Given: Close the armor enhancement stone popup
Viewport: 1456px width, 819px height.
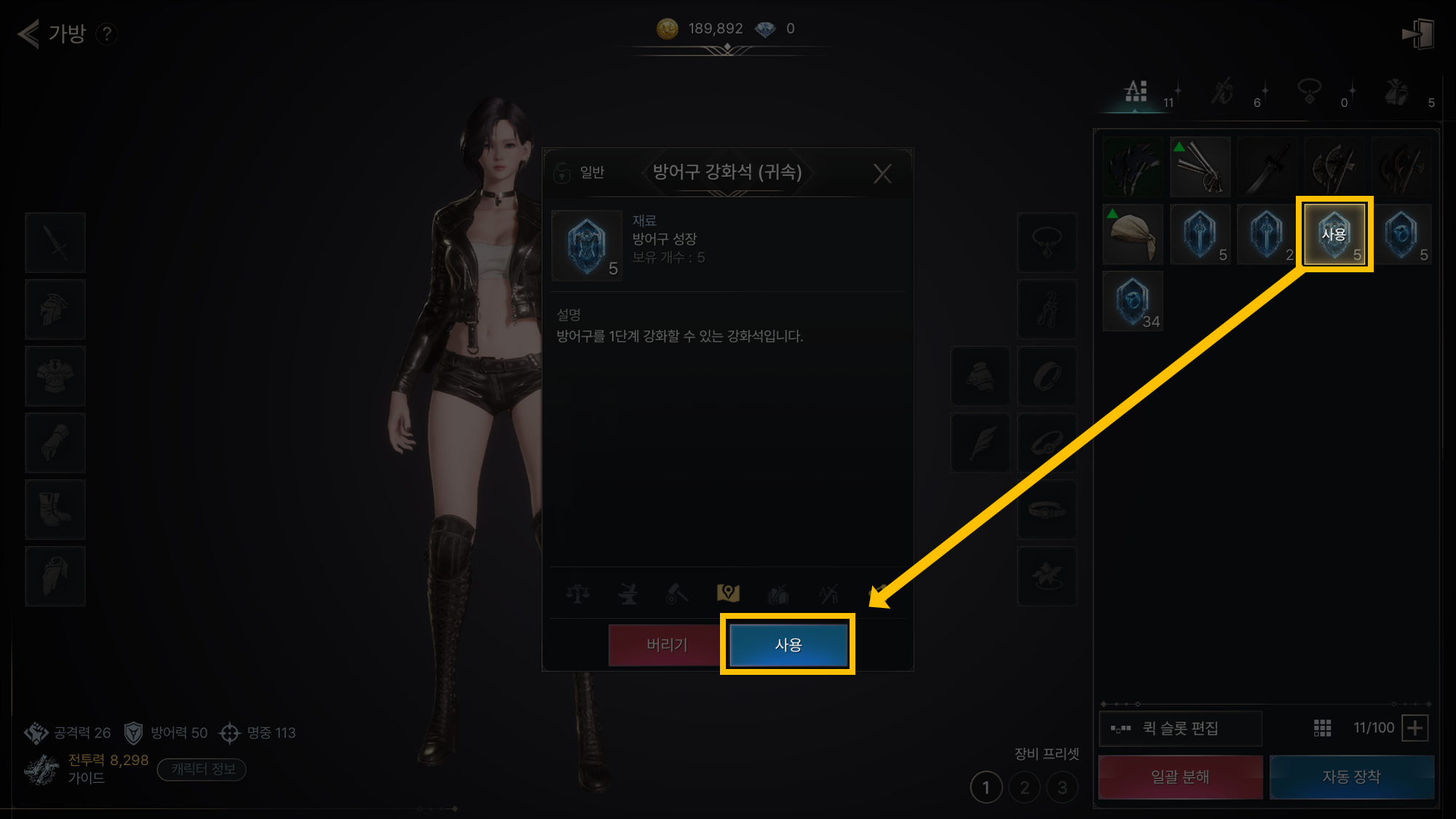Looking at the screenshot, I should click(882, 173).
